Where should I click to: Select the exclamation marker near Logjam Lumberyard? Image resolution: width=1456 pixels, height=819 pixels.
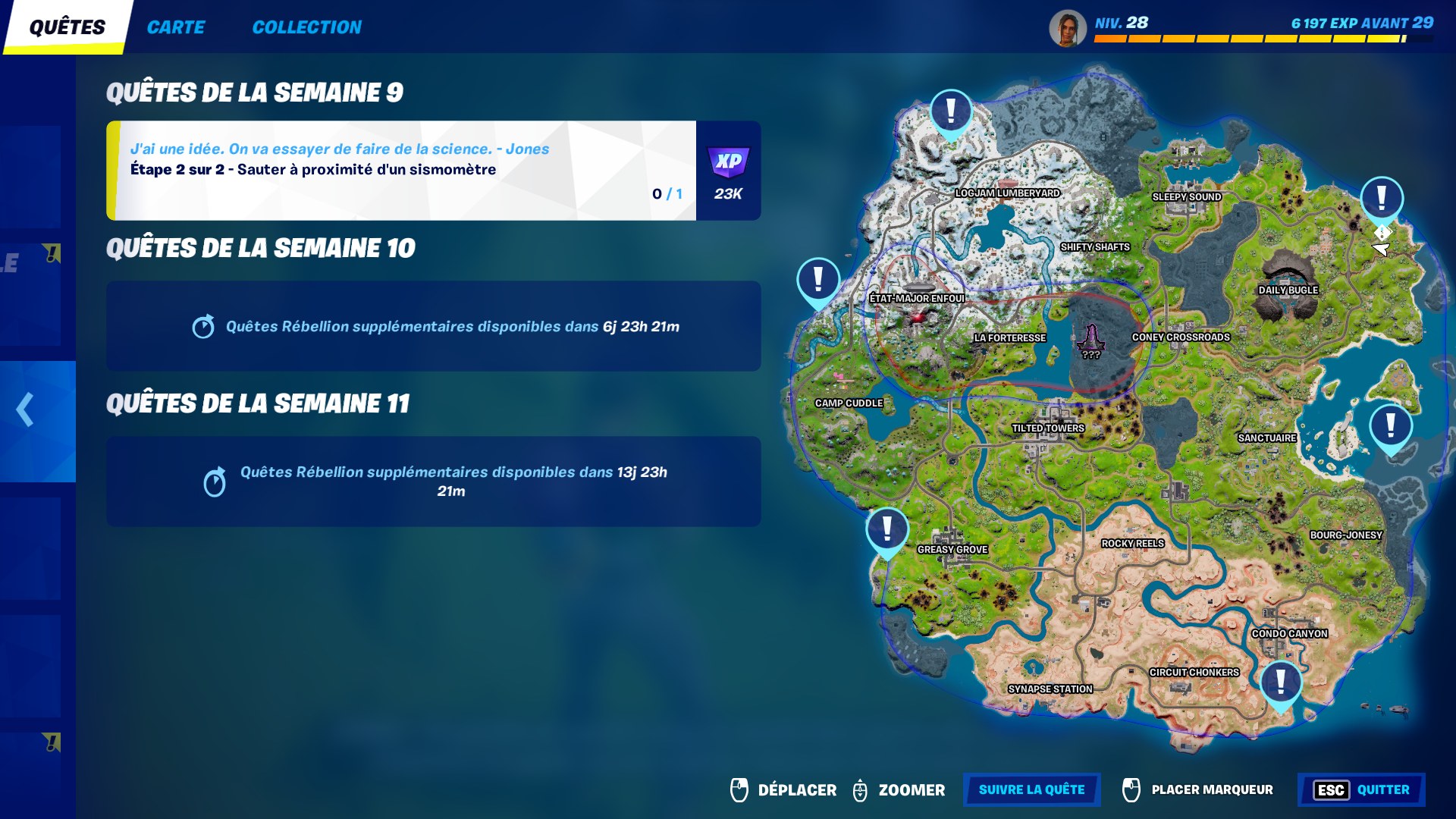(950, 112)
